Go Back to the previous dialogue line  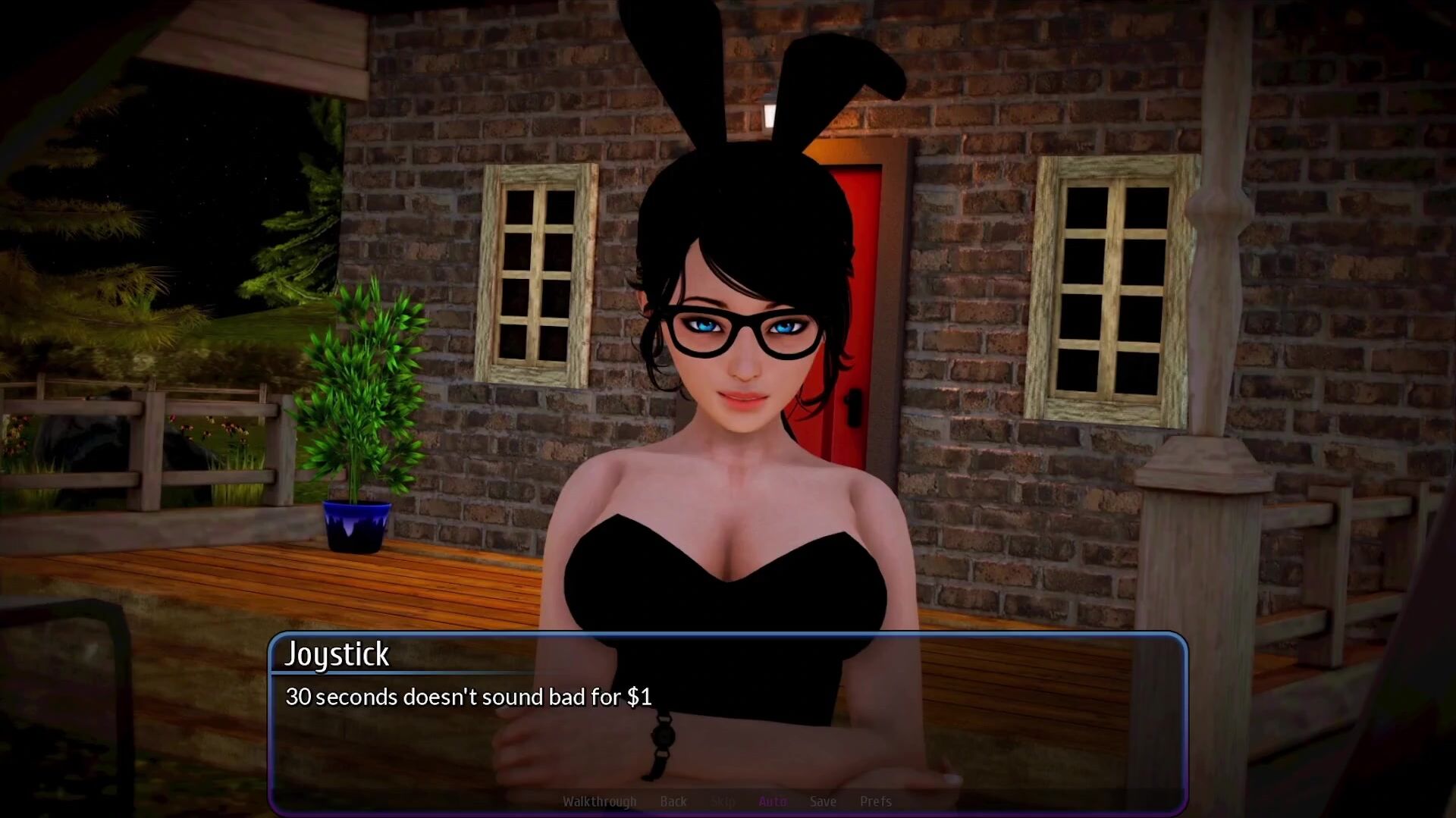tap(673, 801)
